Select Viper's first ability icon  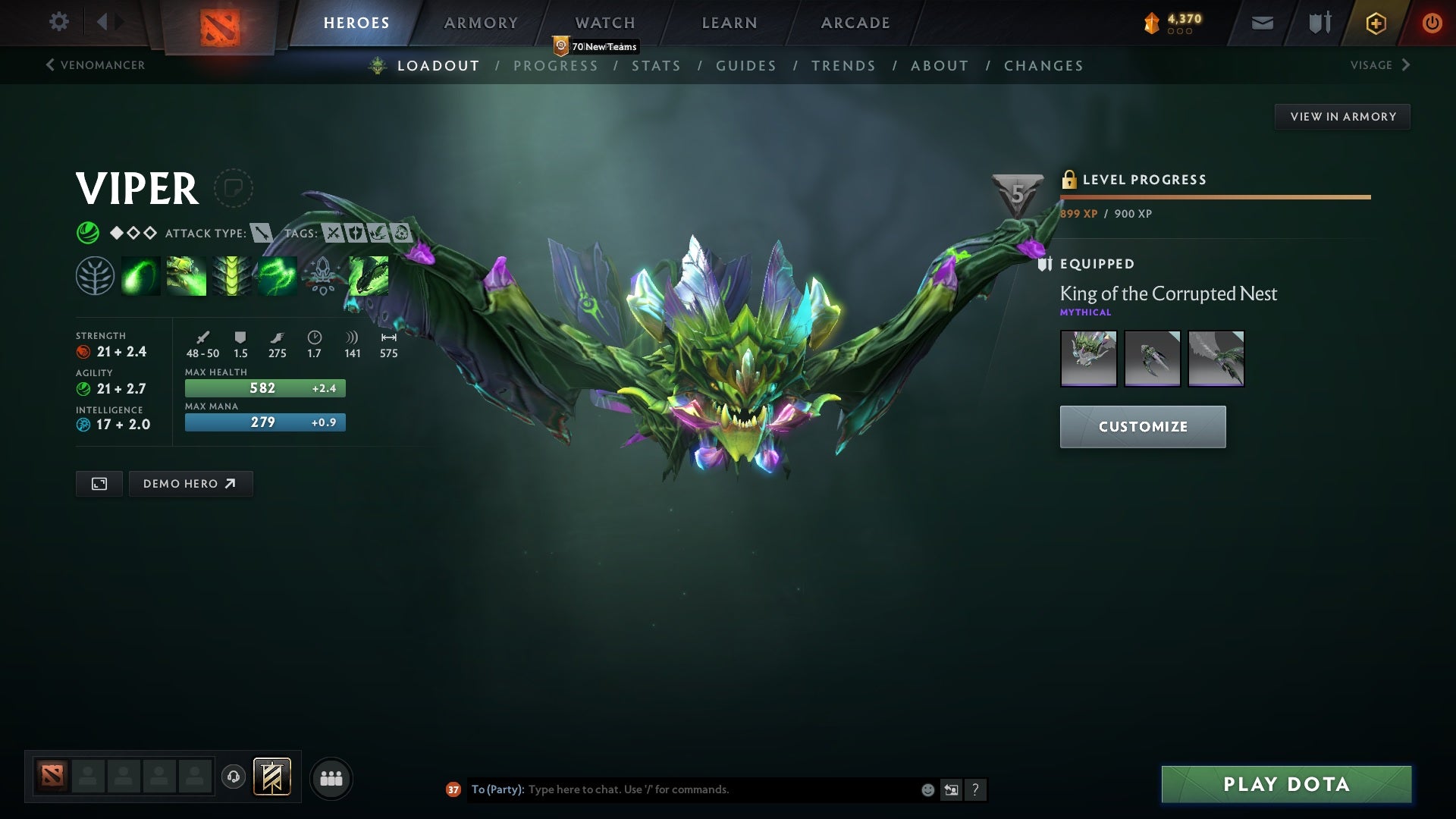(140, 275)
